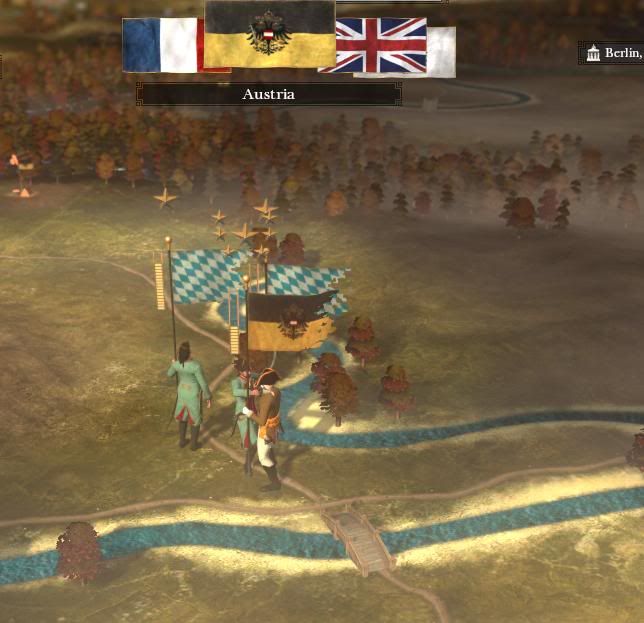644x623 pixels.
Task: Select the blue-white Bavarian checkered army banner
Action: [207, 275]
